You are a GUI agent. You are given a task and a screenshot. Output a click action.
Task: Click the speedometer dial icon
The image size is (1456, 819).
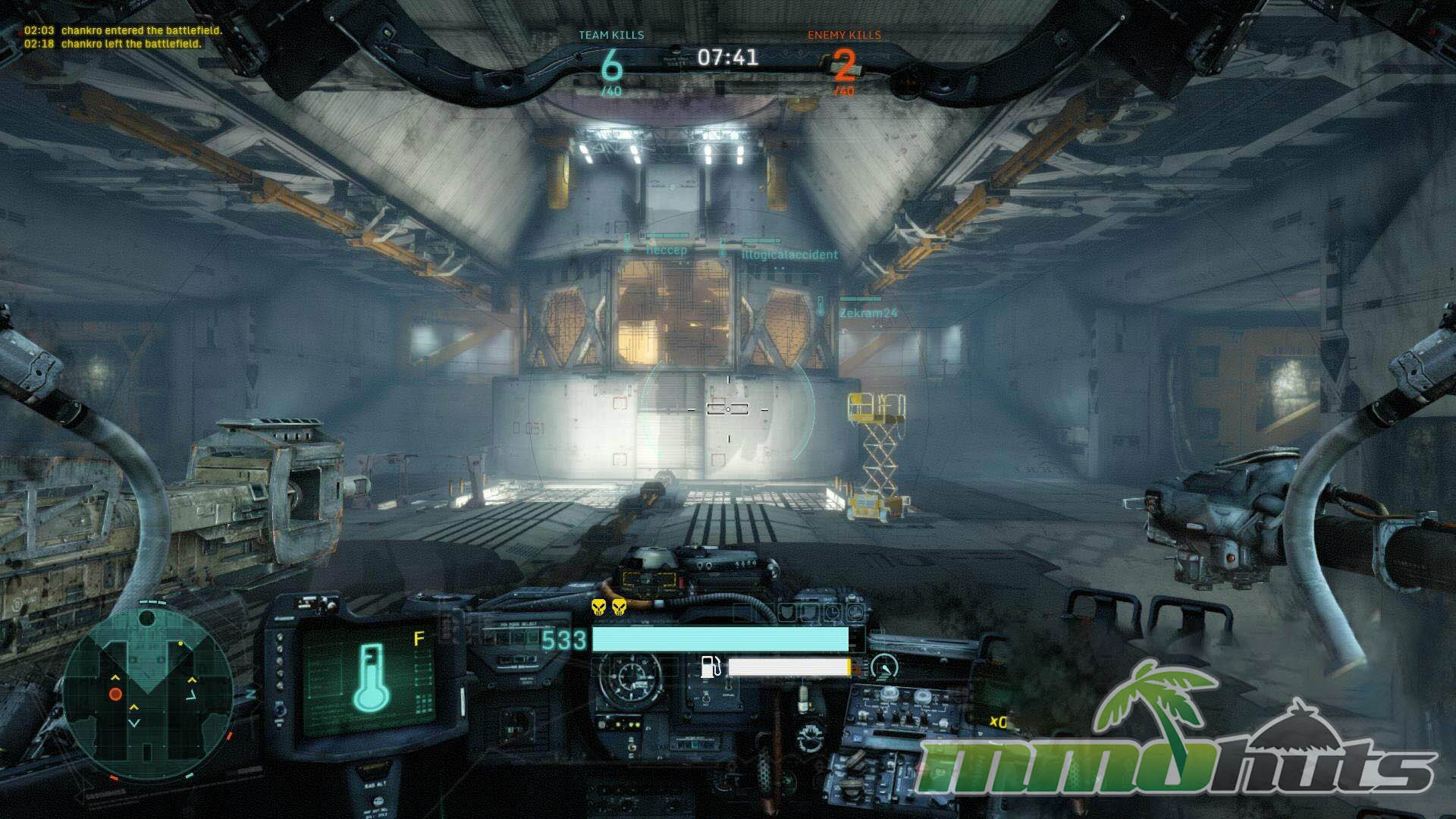[x=883, y=667]
